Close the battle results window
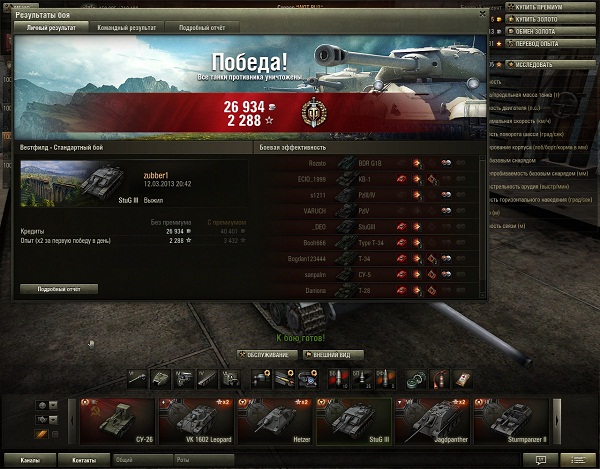 483,17
